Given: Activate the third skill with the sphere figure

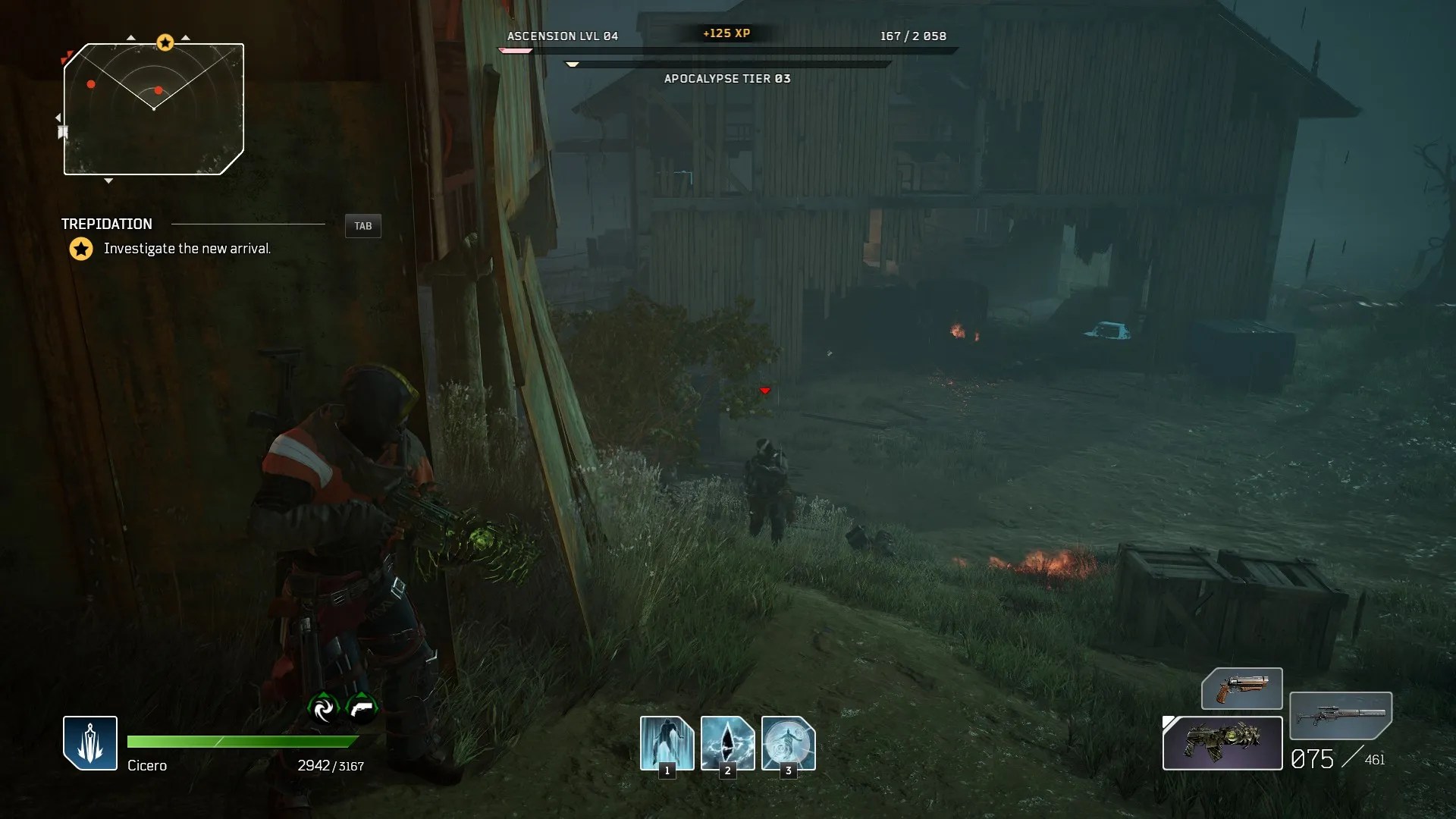Looking at the screenshot, I should 788,742.
